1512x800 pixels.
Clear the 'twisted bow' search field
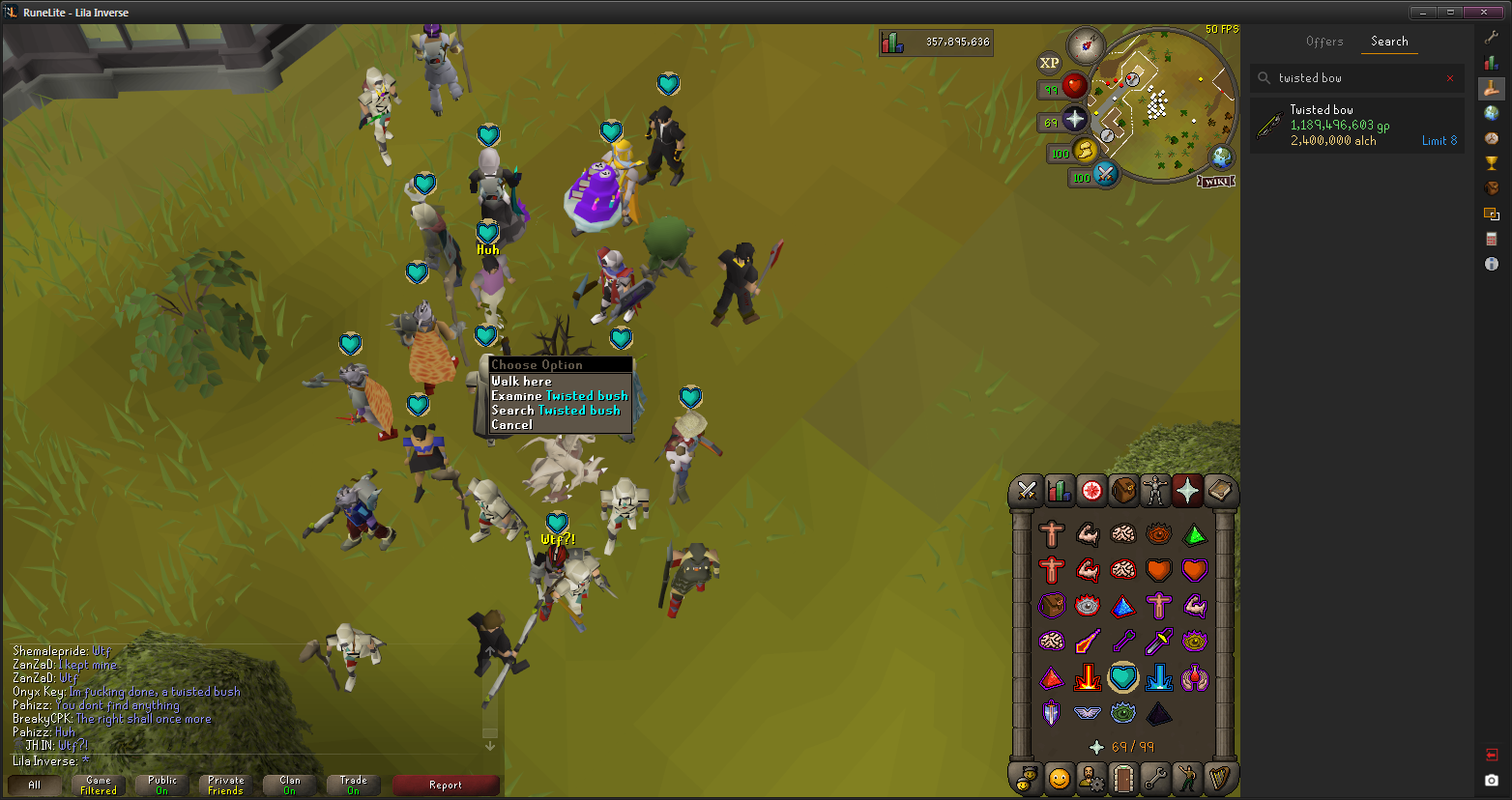tap(1449, 78)
